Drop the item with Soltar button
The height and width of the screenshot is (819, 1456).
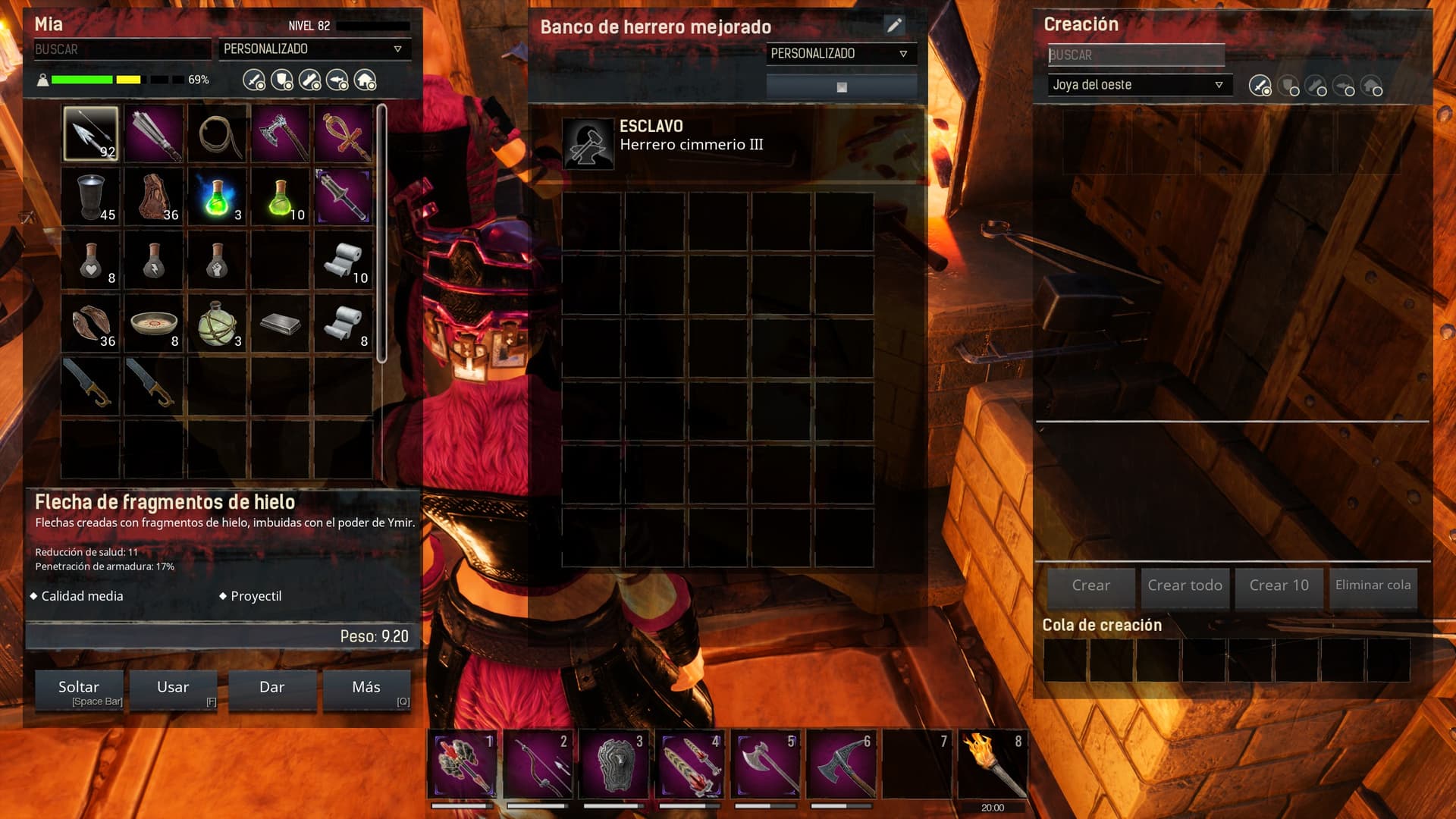tap(79, 689)
